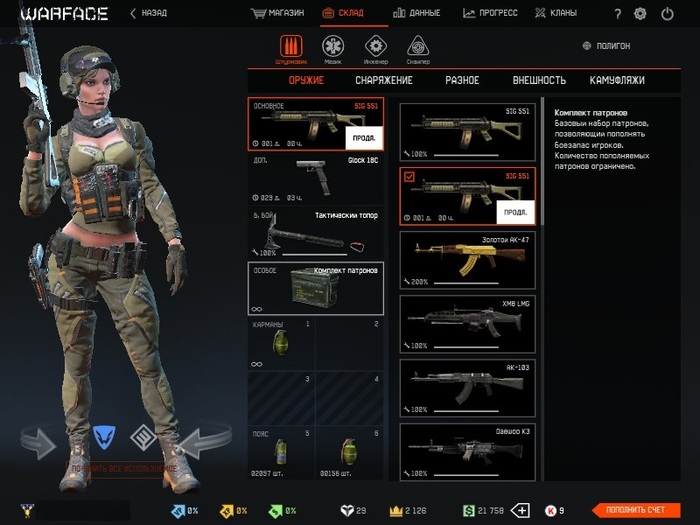The image size is (700, 525).
Task: Switch to the Камуфляжи tab
Action: pos(617,80)
